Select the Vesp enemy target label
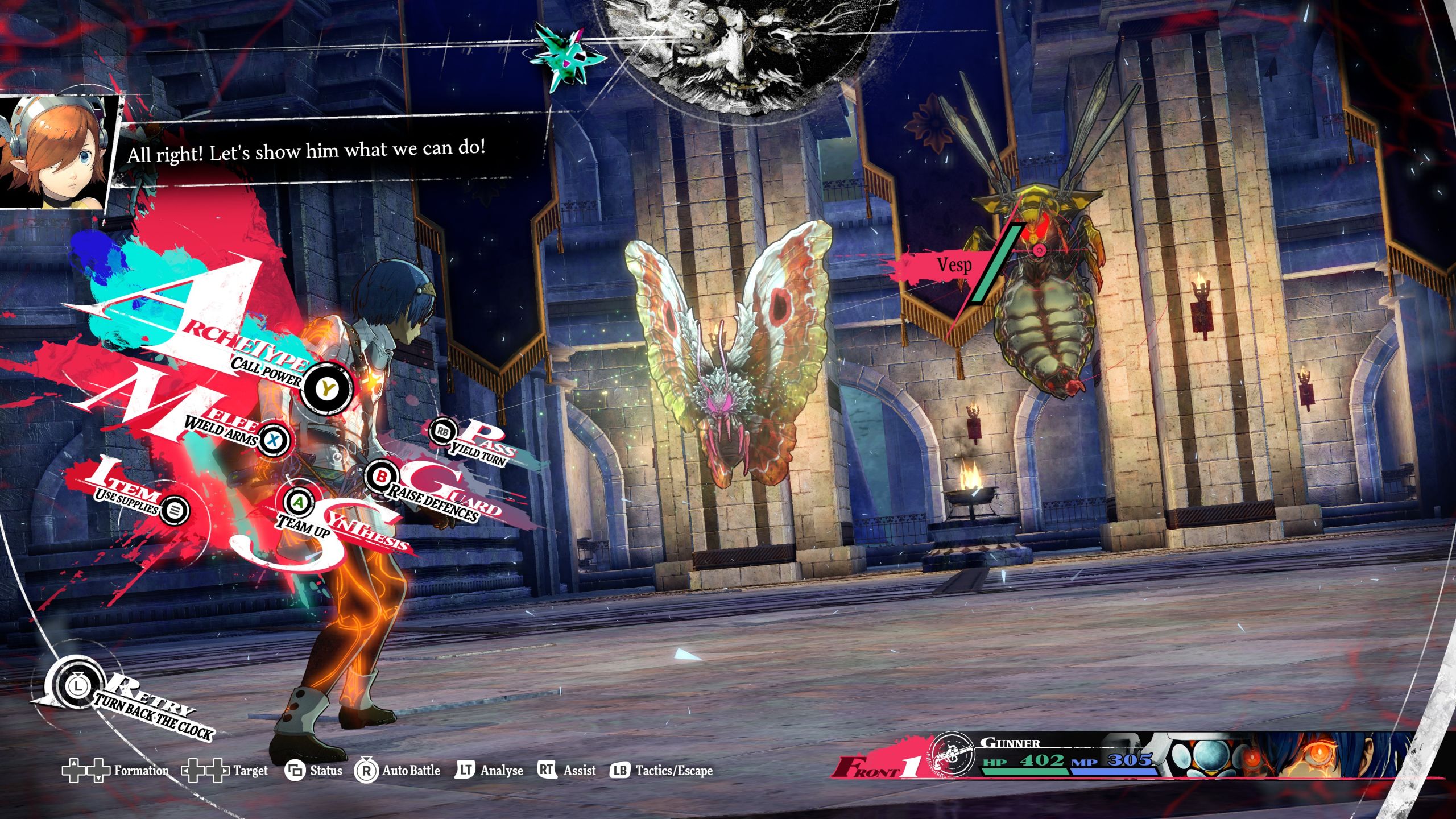The image size is (1456, 819). click(954, 265)
